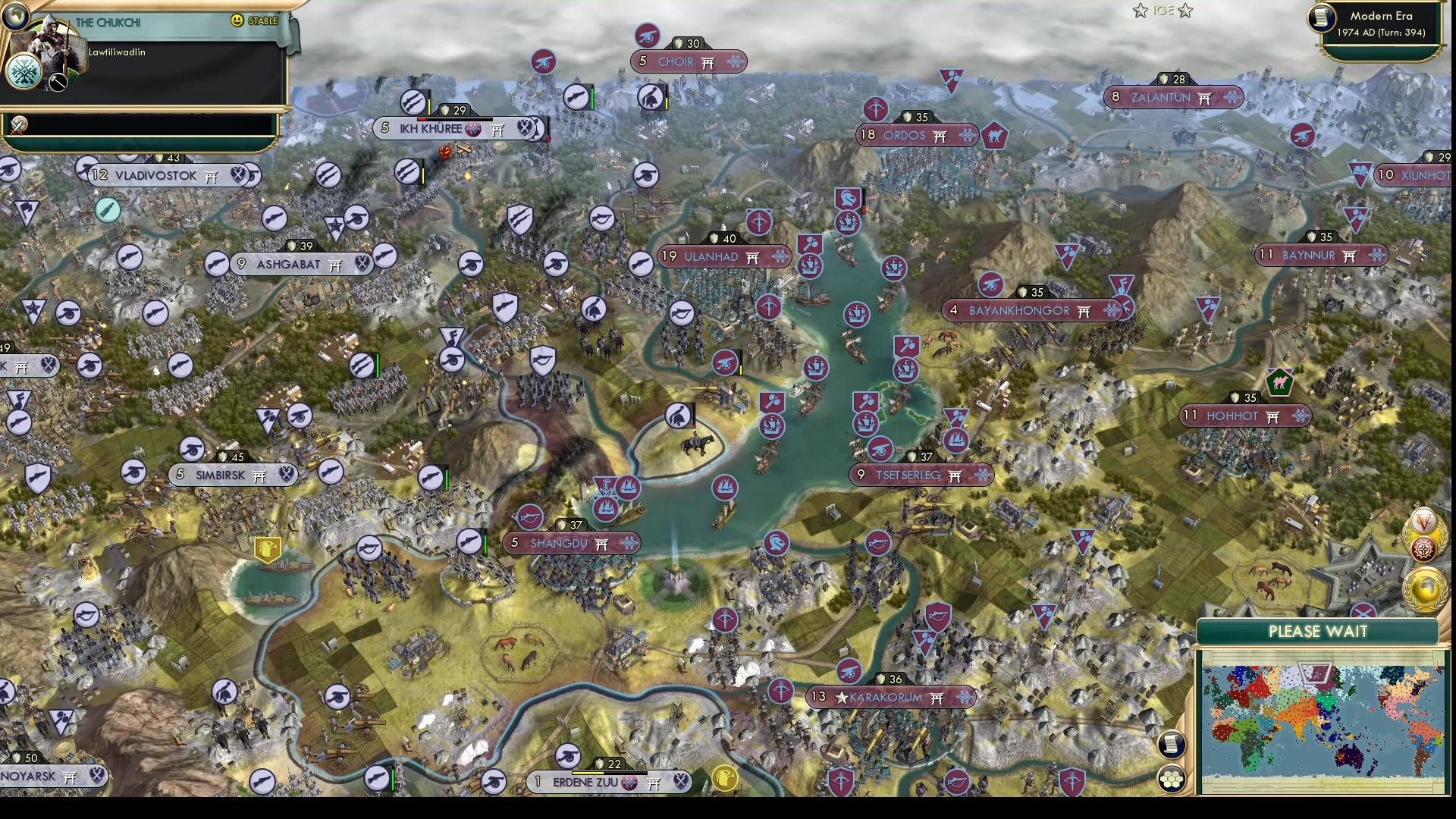Click the green health bar beside Ikh Khüree
Screen dimensions: 1456x819
[x=592, y=98]
